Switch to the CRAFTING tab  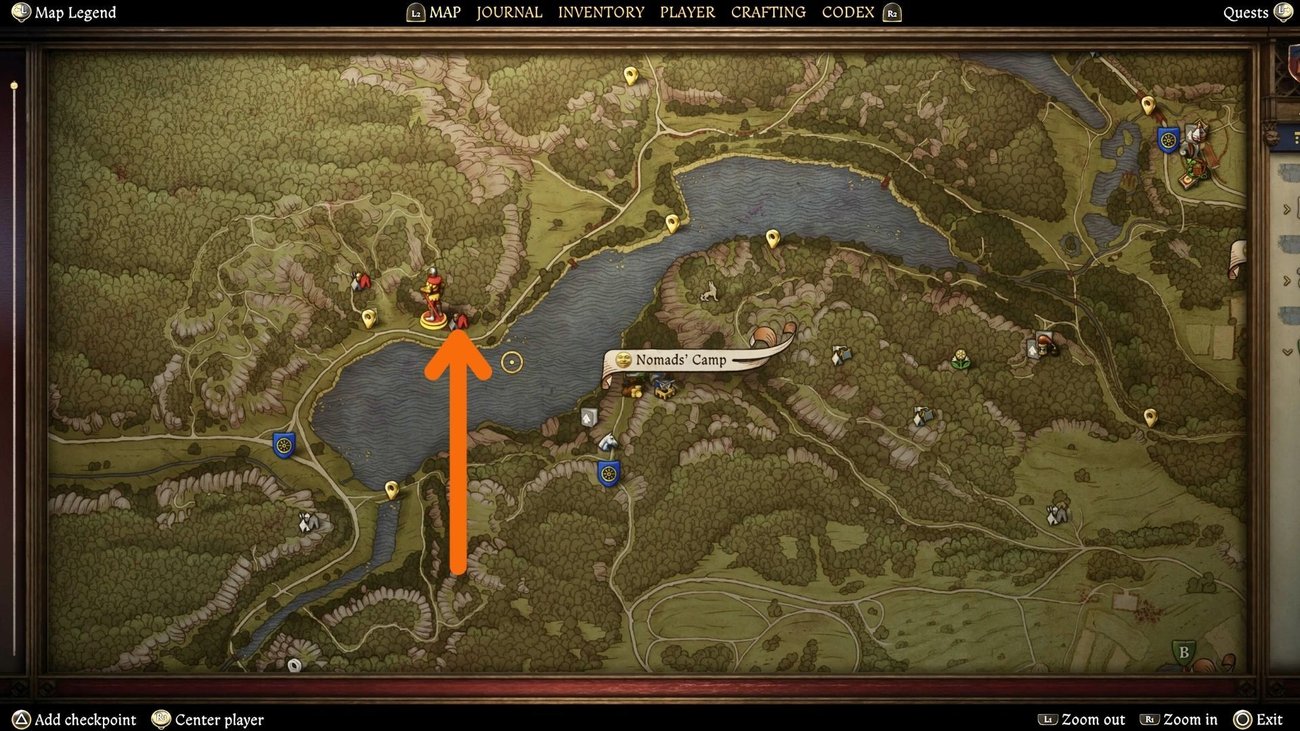point(767,12)
